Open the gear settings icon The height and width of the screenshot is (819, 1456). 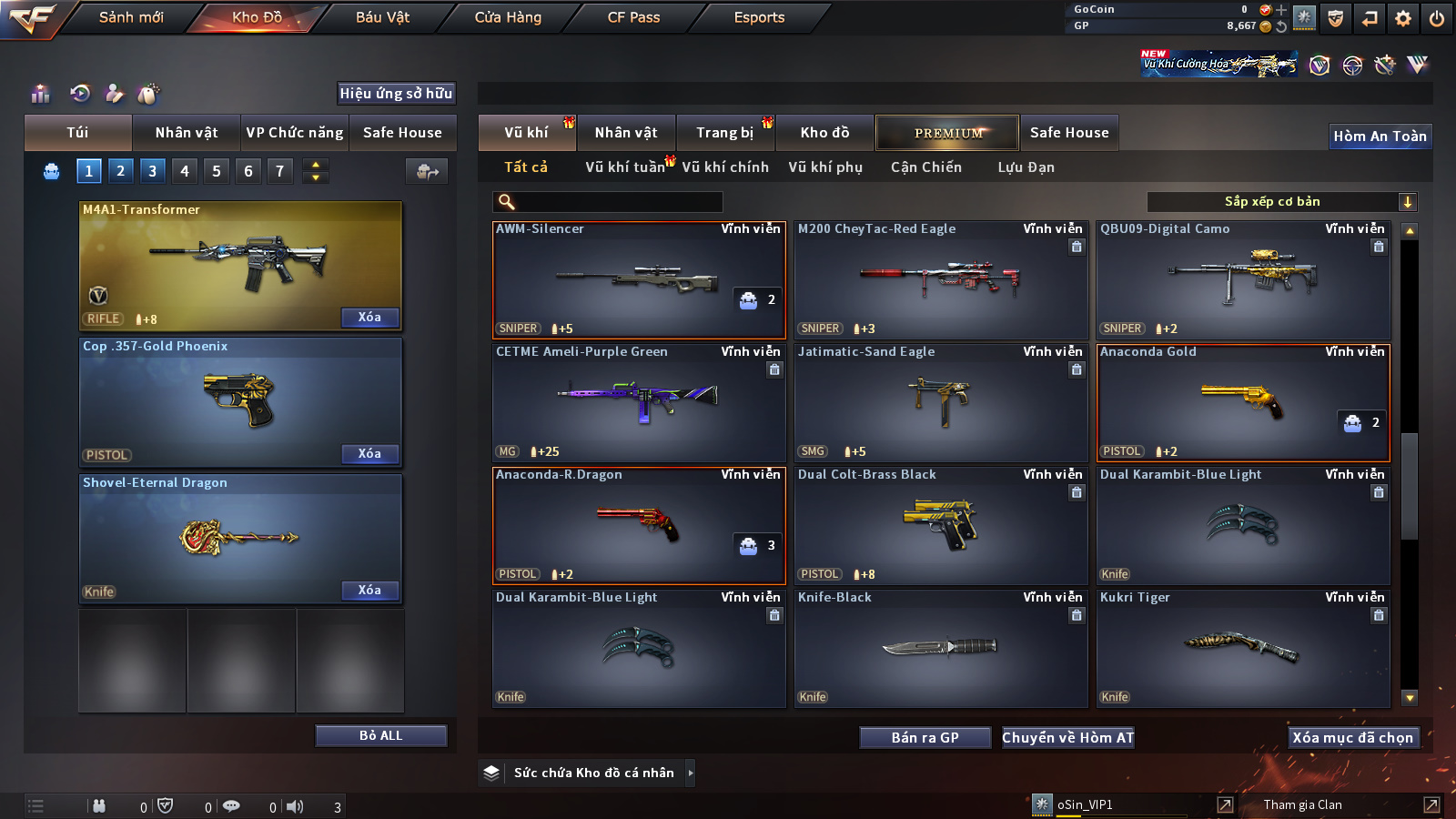(x=1403, y=18)
